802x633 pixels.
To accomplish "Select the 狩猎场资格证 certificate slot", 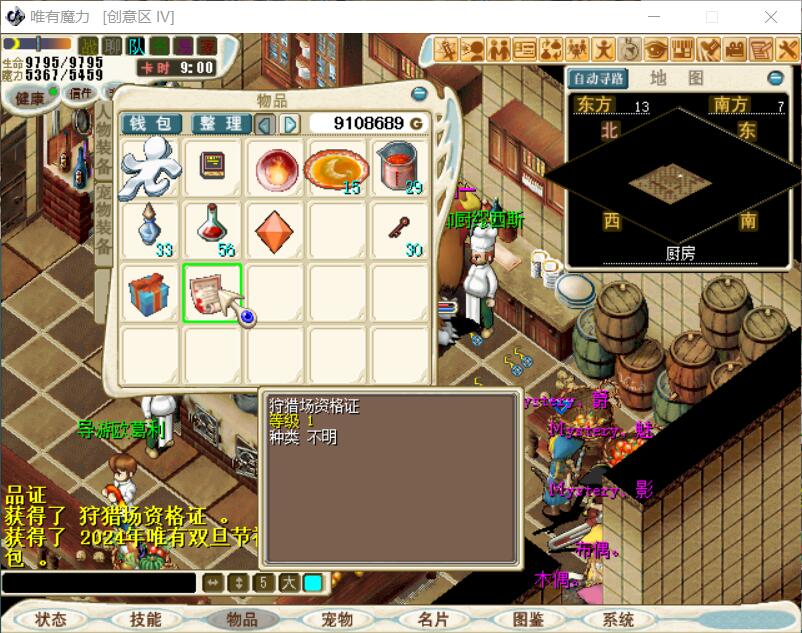I will click(x=212, y=293).
